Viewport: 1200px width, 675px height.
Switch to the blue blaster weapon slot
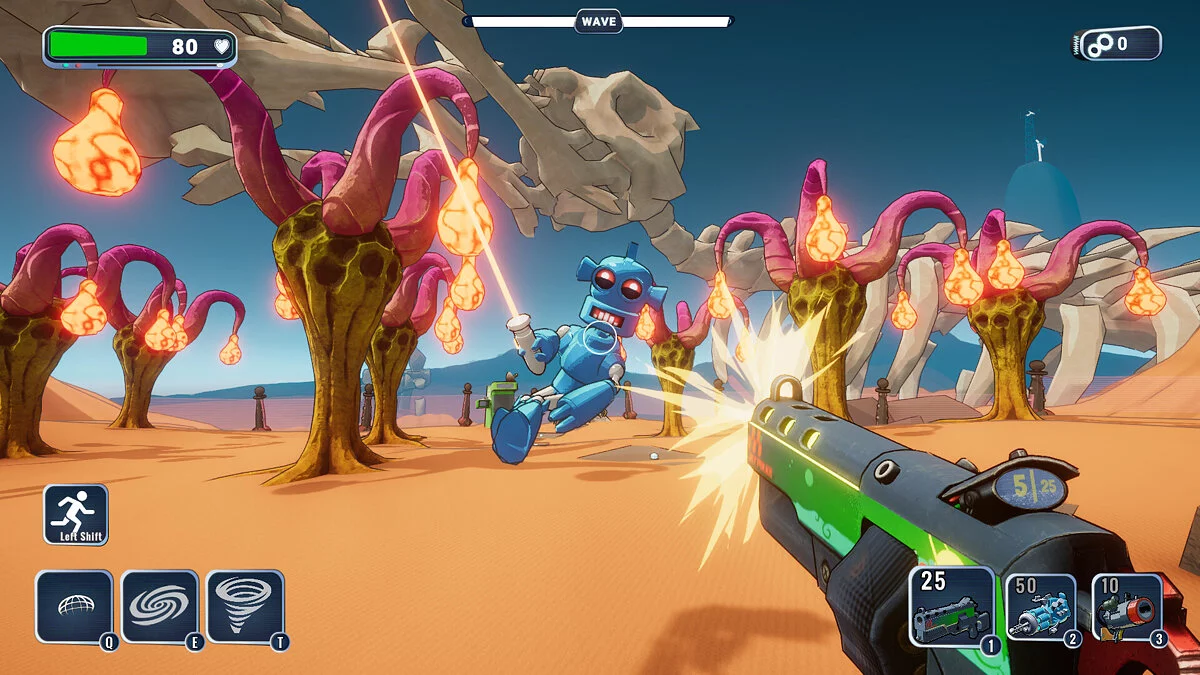pos(1039,608)
